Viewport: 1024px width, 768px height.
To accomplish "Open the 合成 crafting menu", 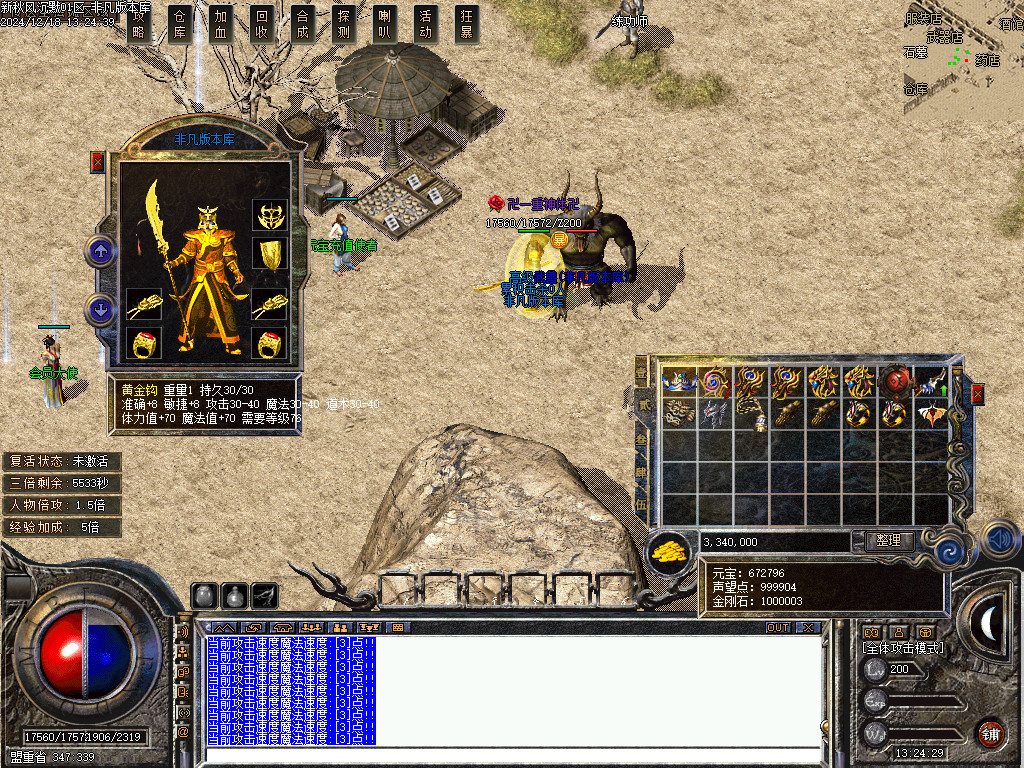I will pyautogui.click(x=303, y=23).
